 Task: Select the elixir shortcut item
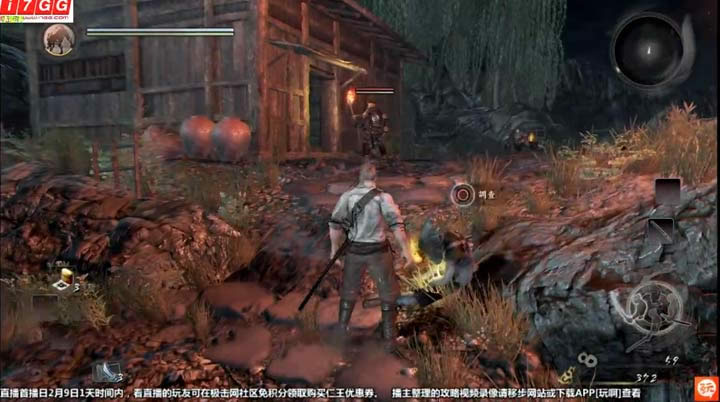[x=67, y=277]
